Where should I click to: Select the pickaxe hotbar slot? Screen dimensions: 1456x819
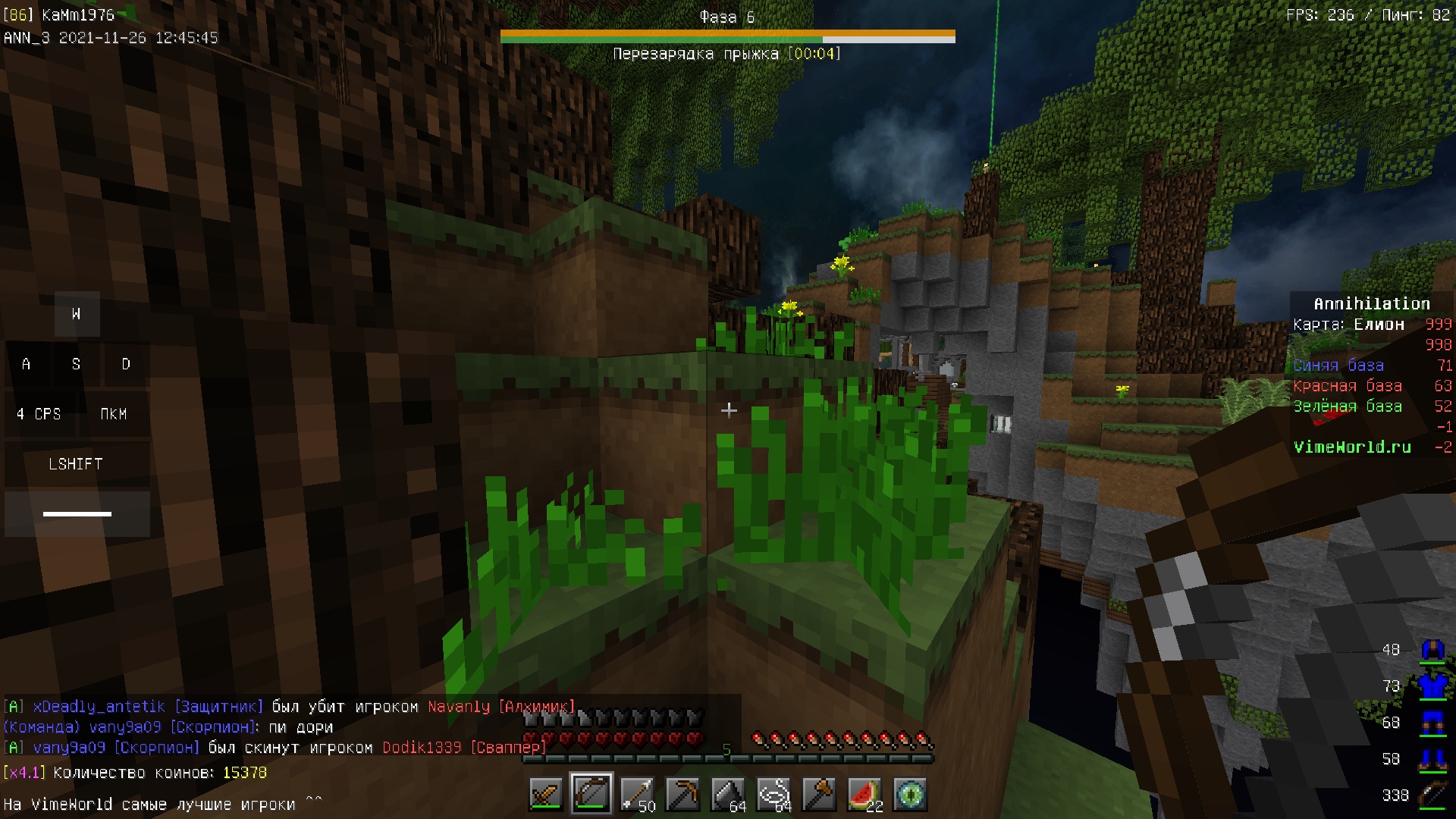coord(682,795)
